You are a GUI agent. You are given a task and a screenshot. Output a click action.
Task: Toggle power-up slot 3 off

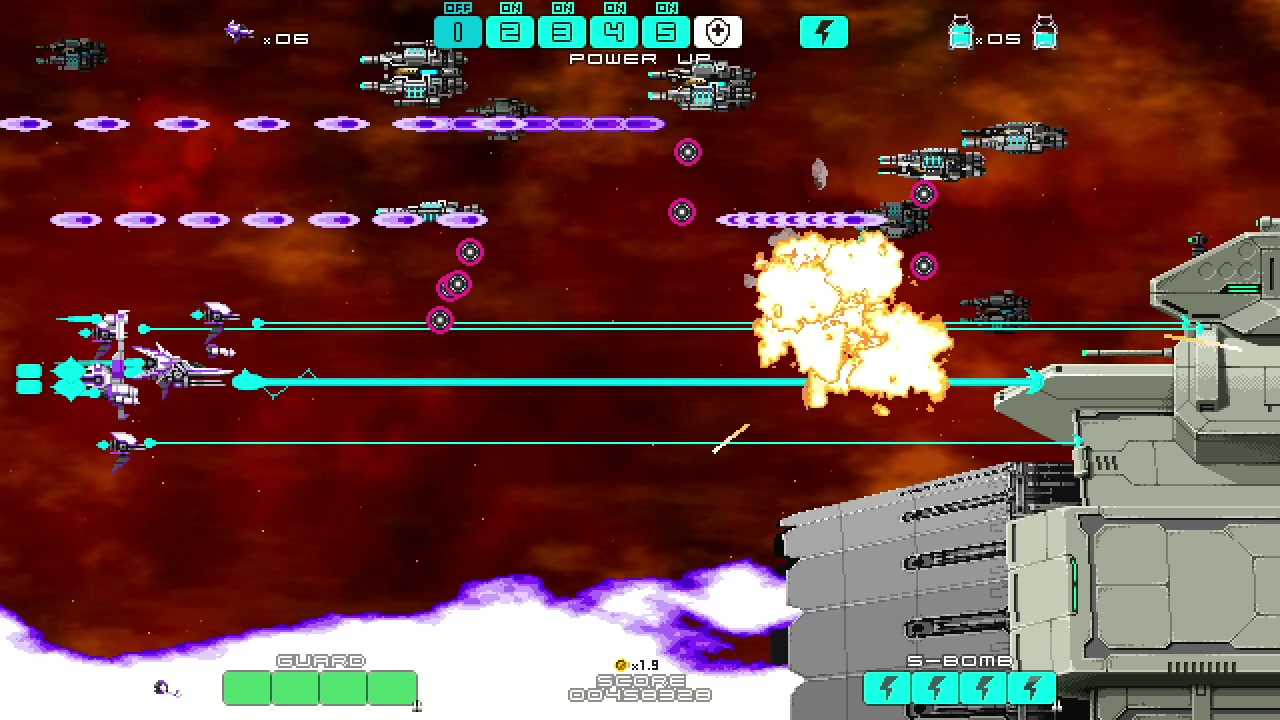tap(562, 31)
